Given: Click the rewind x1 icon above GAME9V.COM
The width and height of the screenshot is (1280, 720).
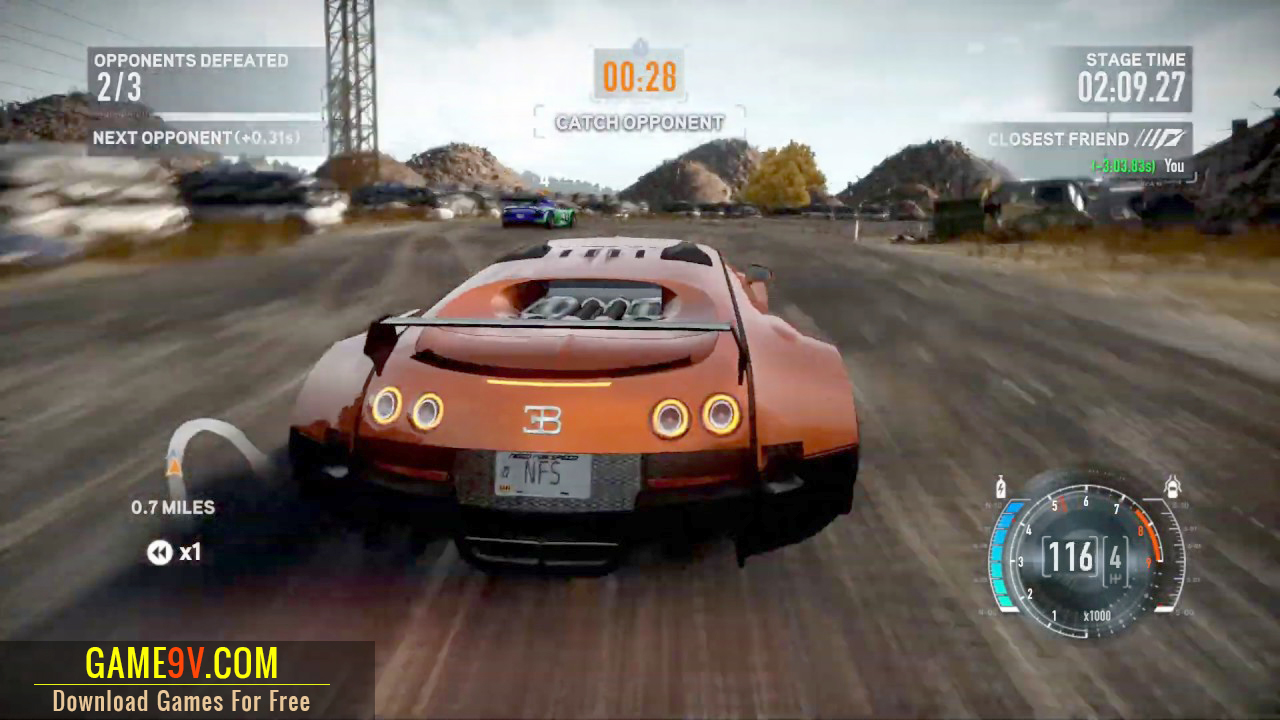Looking at the screenshot, I should pyautogui.click(x=160, y=553).
